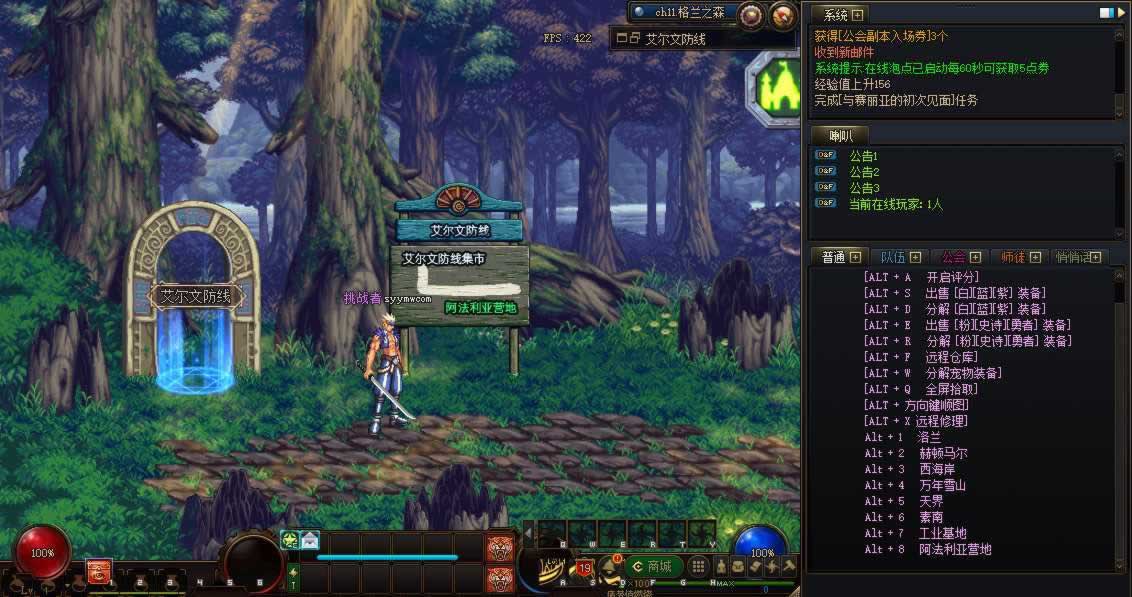
Task: Use the red item in quick slot
Action: tap(98, 571)
